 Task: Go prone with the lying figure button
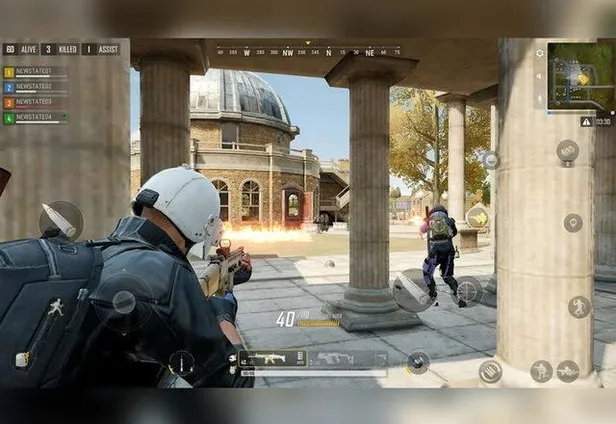[568, 371]
